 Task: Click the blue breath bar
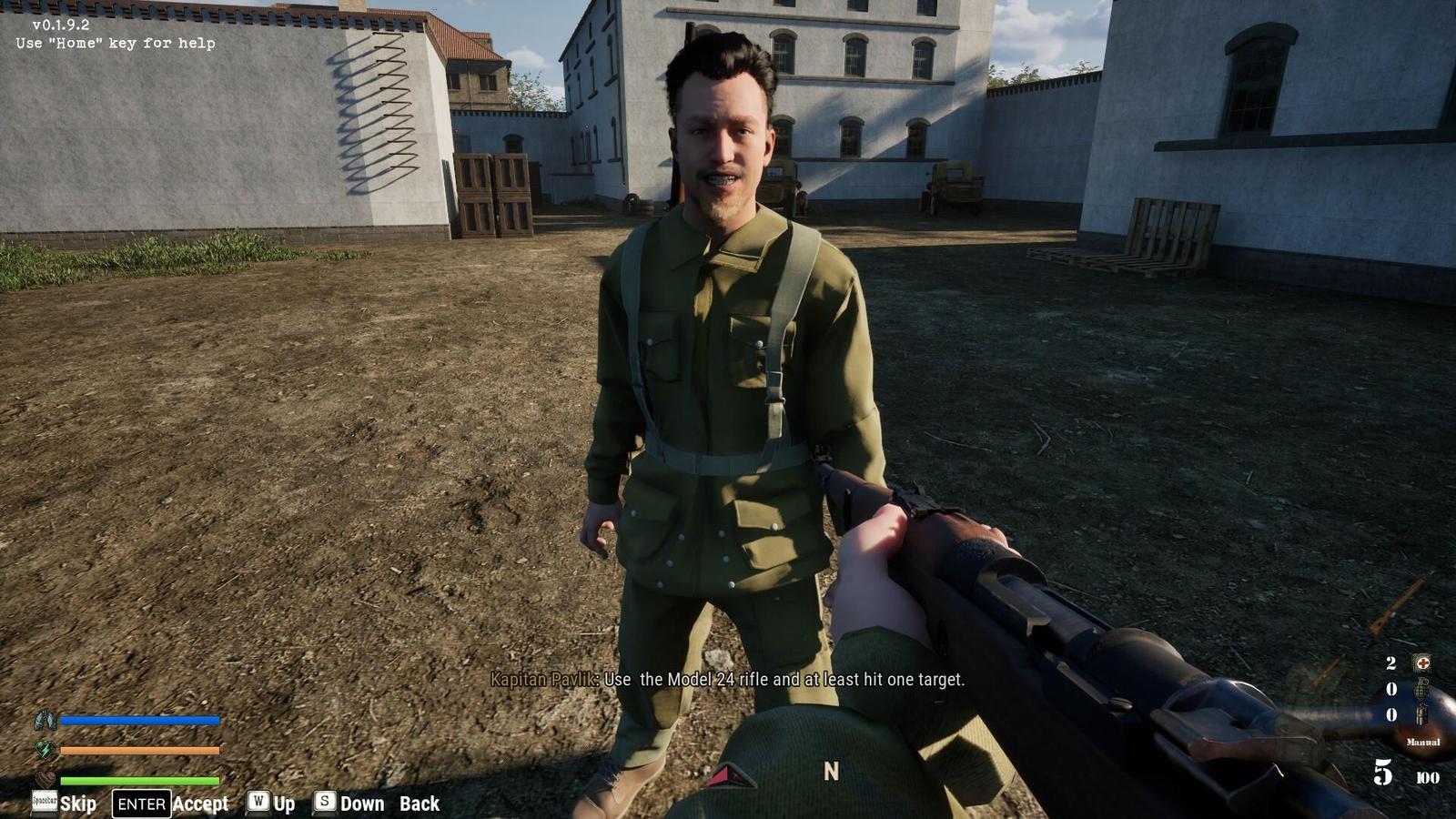pyautogui.click(x=140, y=720)
